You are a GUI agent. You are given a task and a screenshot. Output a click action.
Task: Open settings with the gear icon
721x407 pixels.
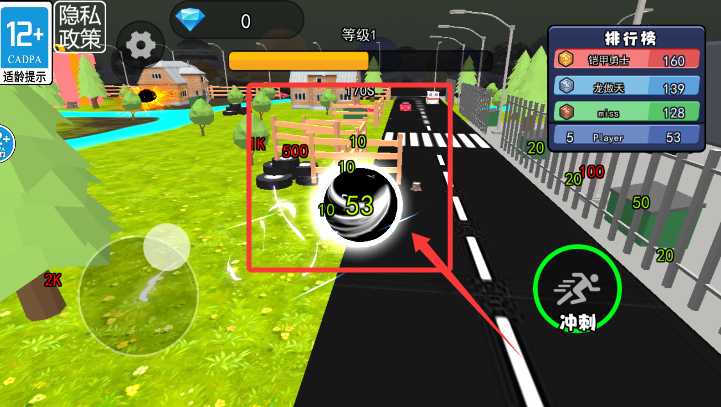coord(141,44)
